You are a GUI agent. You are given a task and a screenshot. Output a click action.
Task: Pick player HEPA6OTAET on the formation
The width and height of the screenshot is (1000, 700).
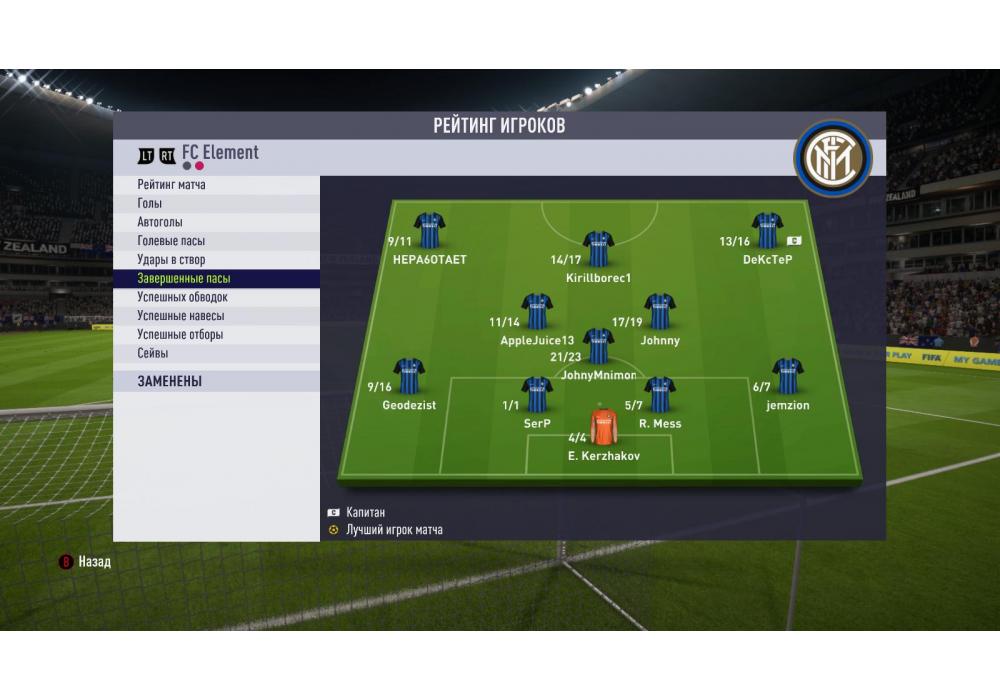pyautogui.click(x=430, y=230)
